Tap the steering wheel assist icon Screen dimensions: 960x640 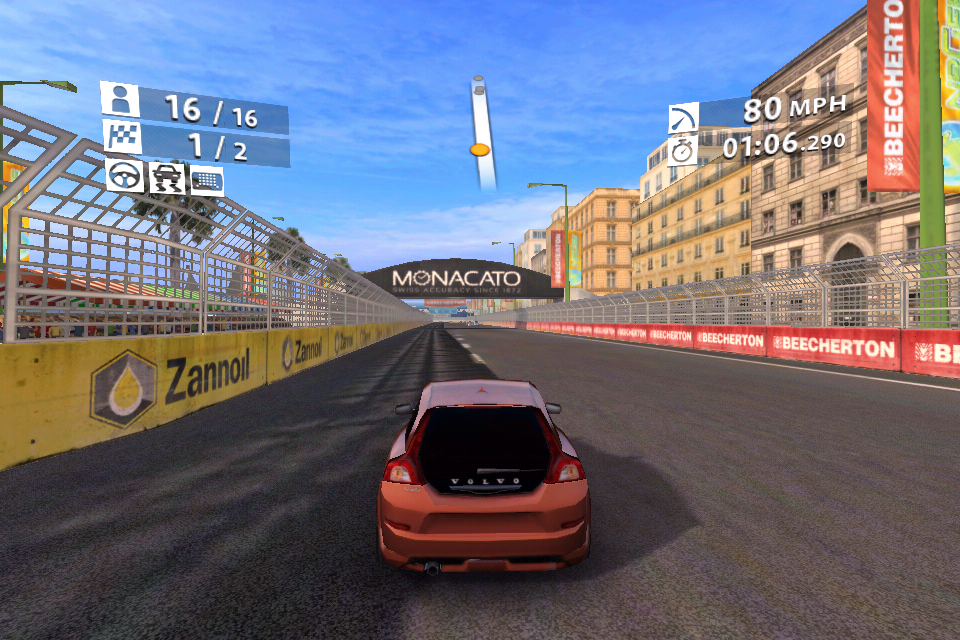coord(125,177)
